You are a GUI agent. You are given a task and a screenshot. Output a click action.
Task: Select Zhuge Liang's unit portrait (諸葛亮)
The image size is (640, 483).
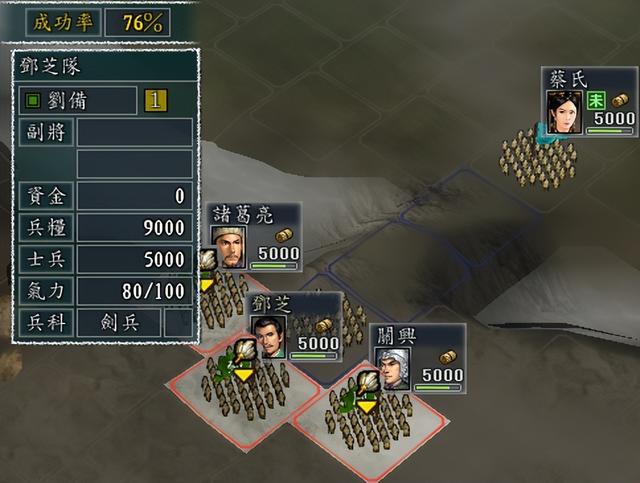click(x=230, y=248)
